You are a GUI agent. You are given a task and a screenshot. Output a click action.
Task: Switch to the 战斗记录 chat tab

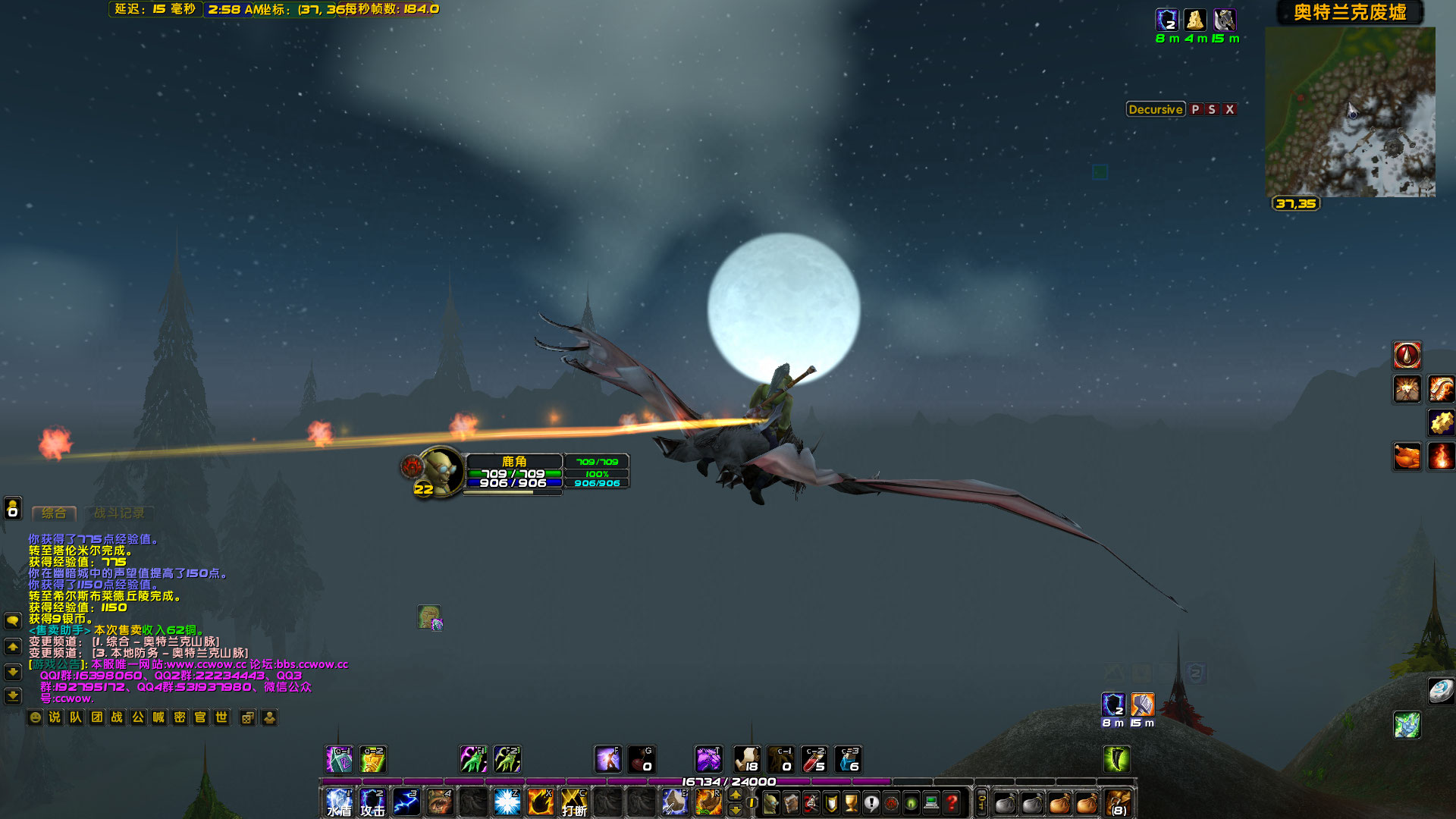click(x=119, y=513)
